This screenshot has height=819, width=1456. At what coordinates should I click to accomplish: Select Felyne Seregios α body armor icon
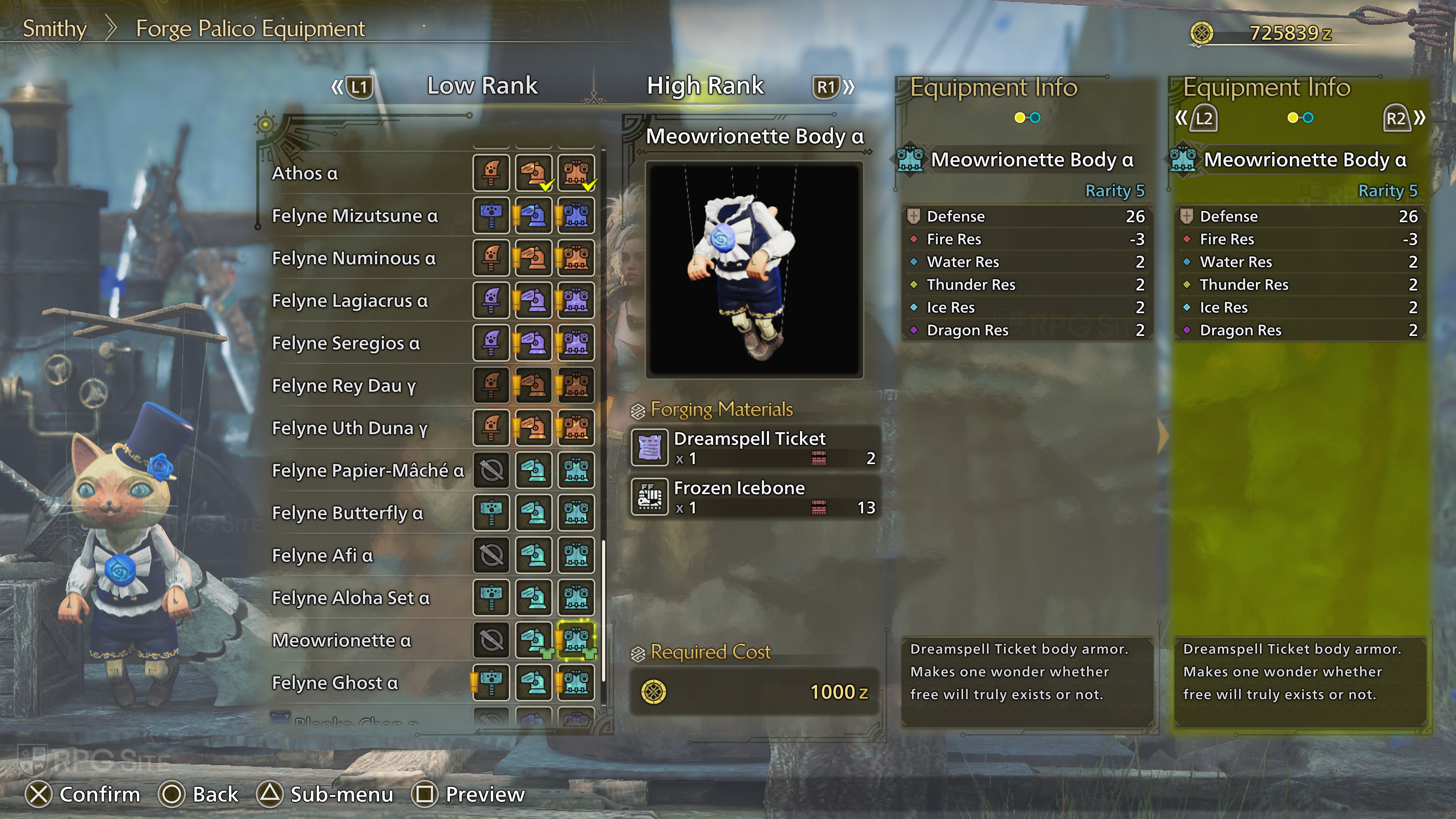coord(576,343)
